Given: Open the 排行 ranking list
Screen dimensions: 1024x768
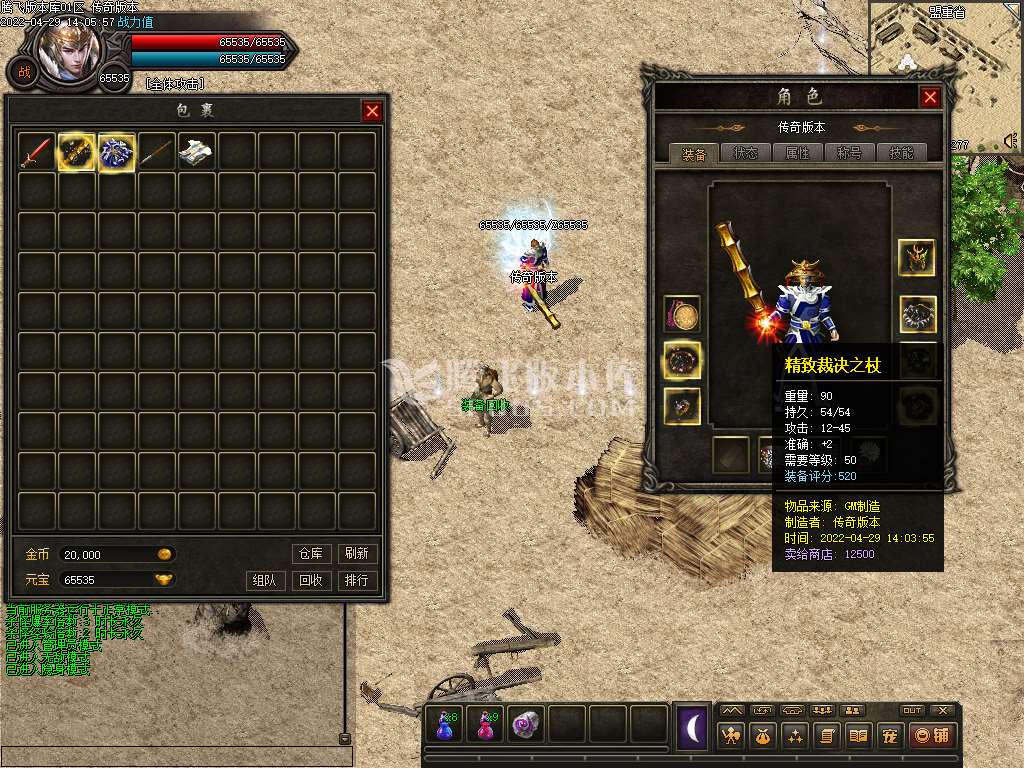Looking at the screenshot, I should (356, 580).
